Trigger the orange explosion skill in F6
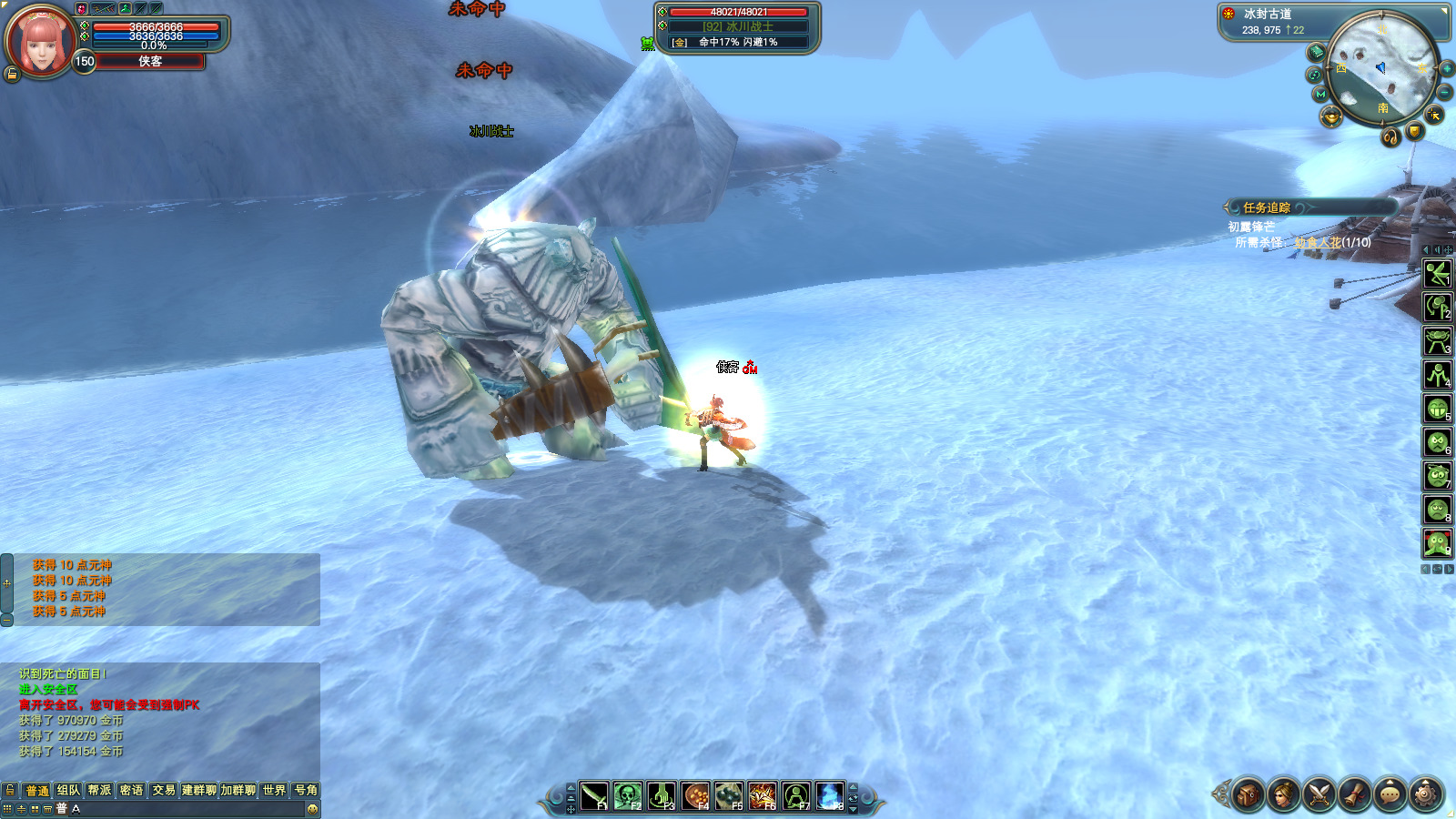1456x819 pixels. [762, 796]
